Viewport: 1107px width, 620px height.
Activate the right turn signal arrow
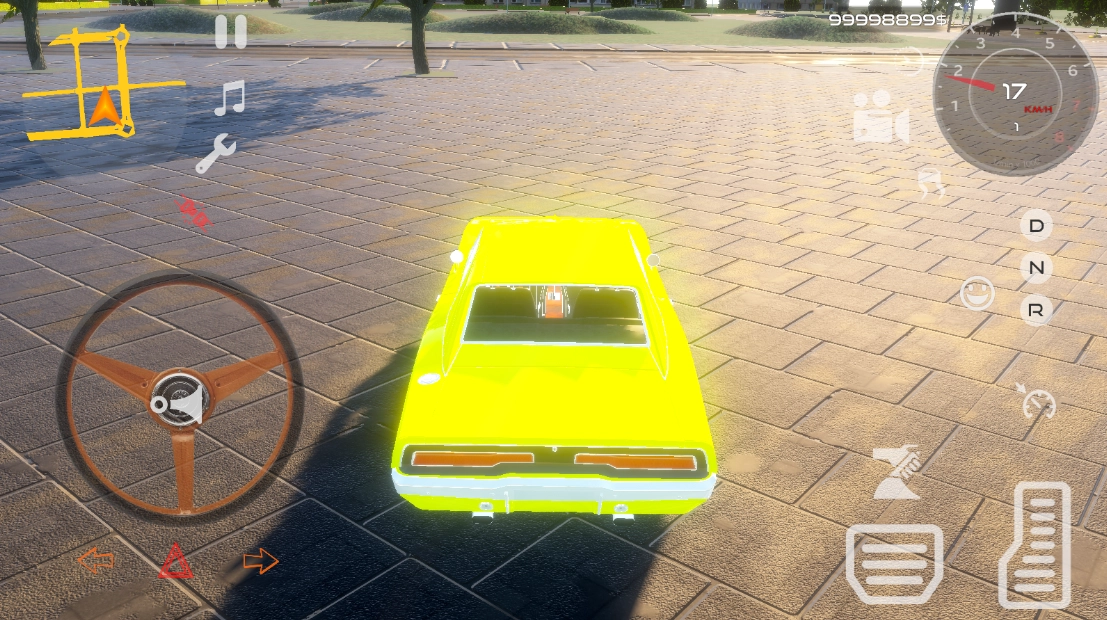pyautogui.click(x=260, y=561)
